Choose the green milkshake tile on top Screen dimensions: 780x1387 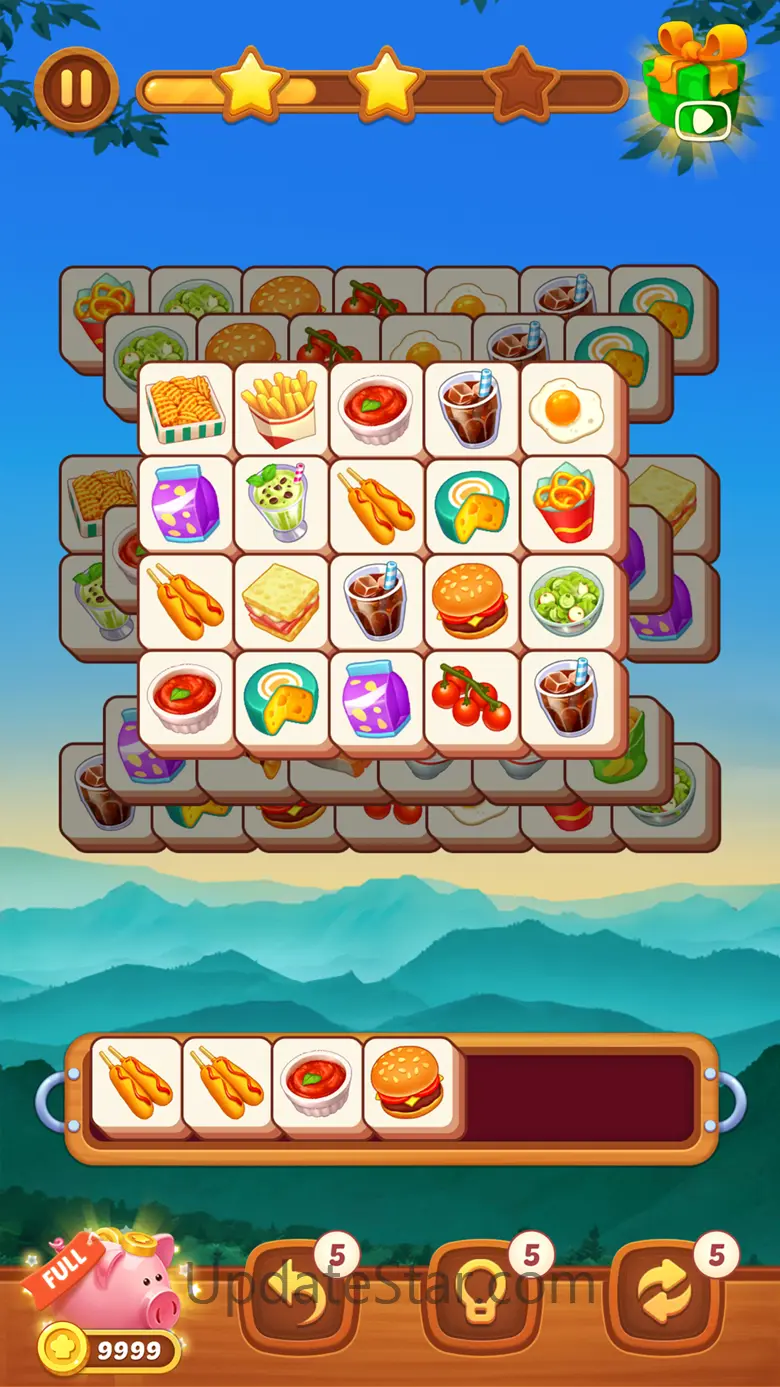279,503
